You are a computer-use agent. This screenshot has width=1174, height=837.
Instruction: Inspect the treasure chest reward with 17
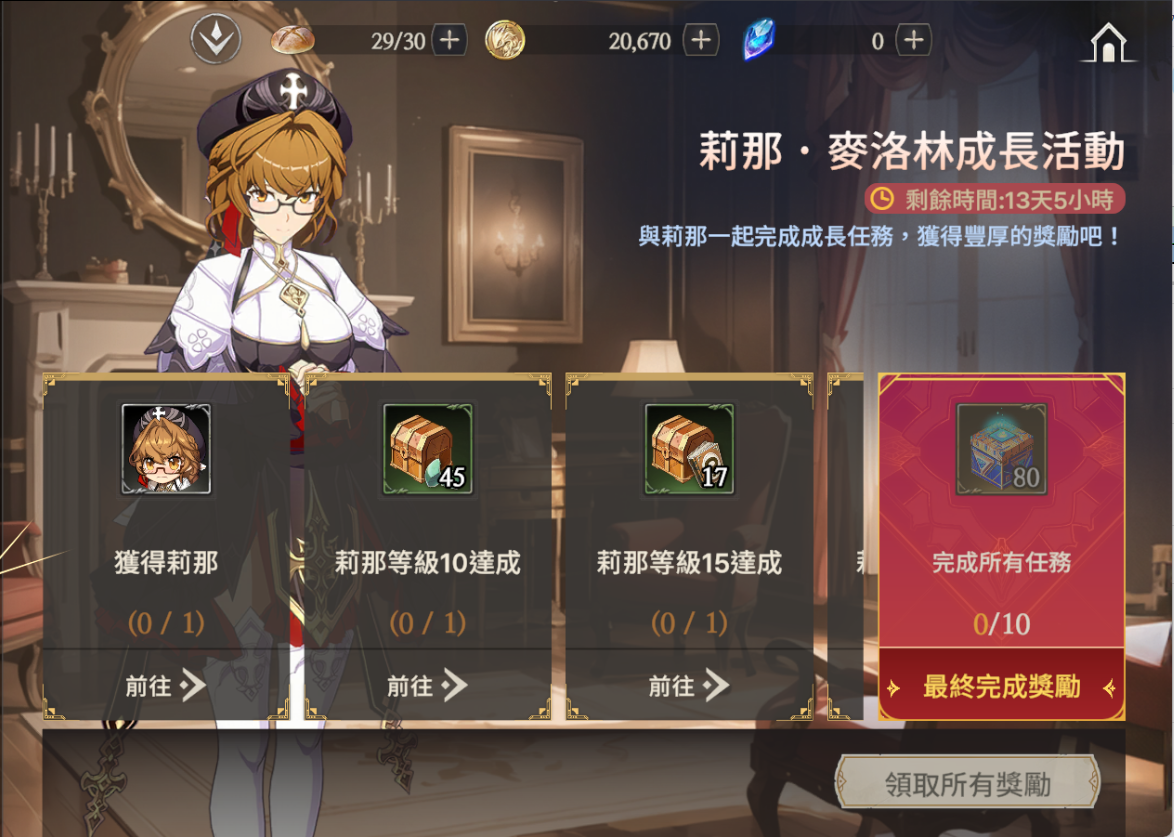(x=689, y=449)
